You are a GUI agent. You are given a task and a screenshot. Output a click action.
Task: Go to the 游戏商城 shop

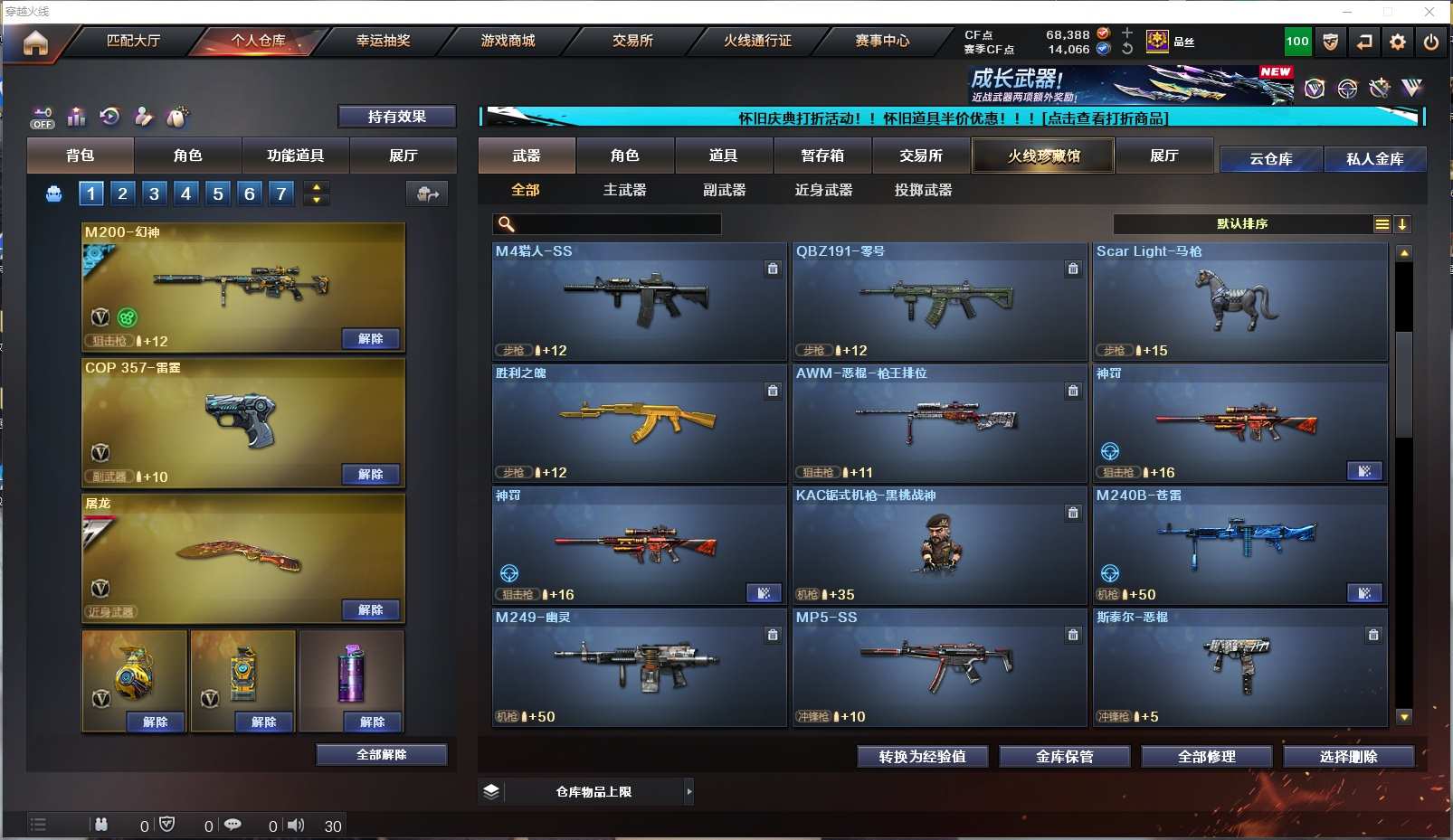click(508, 41)
